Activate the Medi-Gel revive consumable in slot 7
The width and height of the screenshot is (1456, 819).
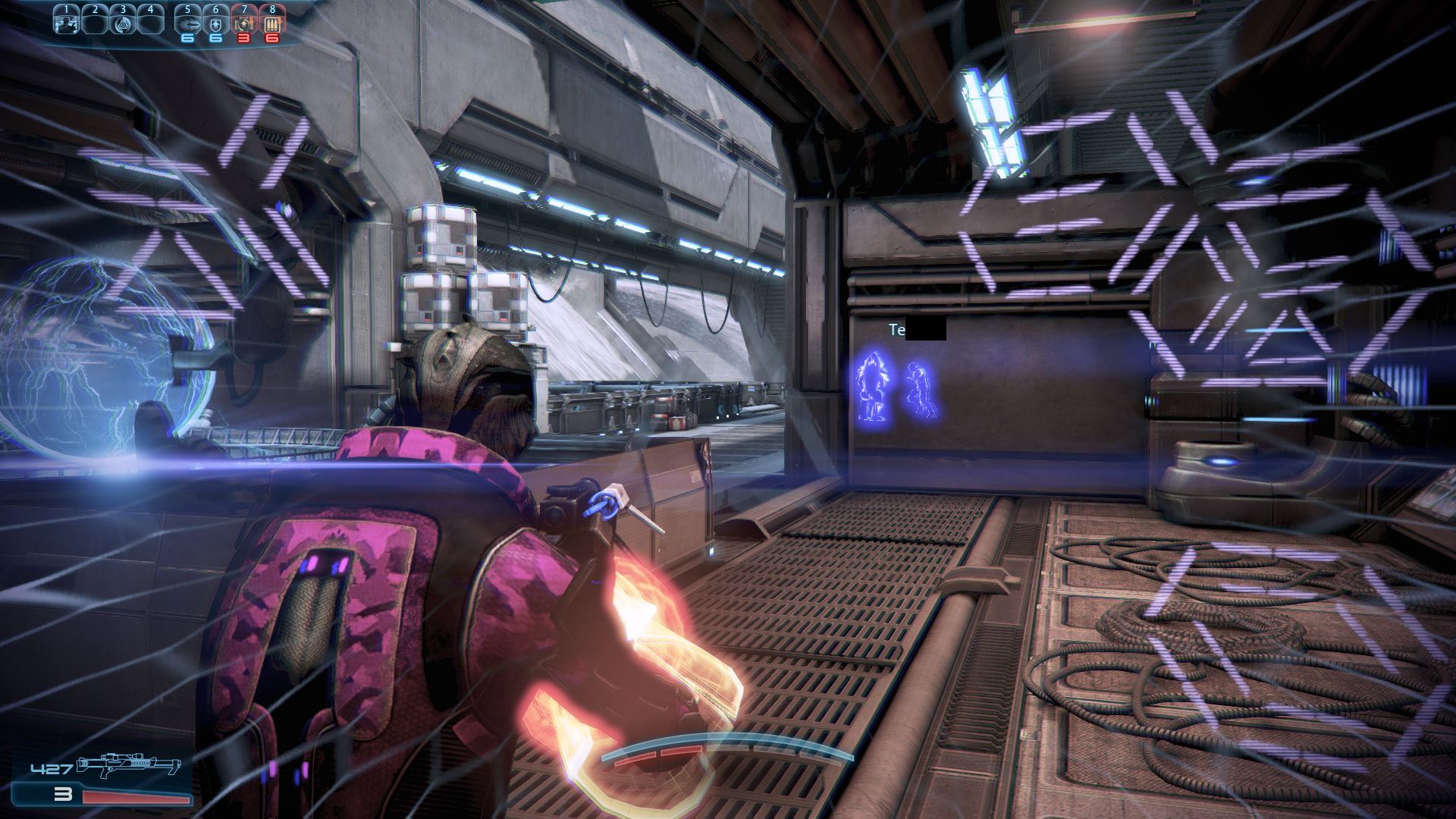[244, 23]
